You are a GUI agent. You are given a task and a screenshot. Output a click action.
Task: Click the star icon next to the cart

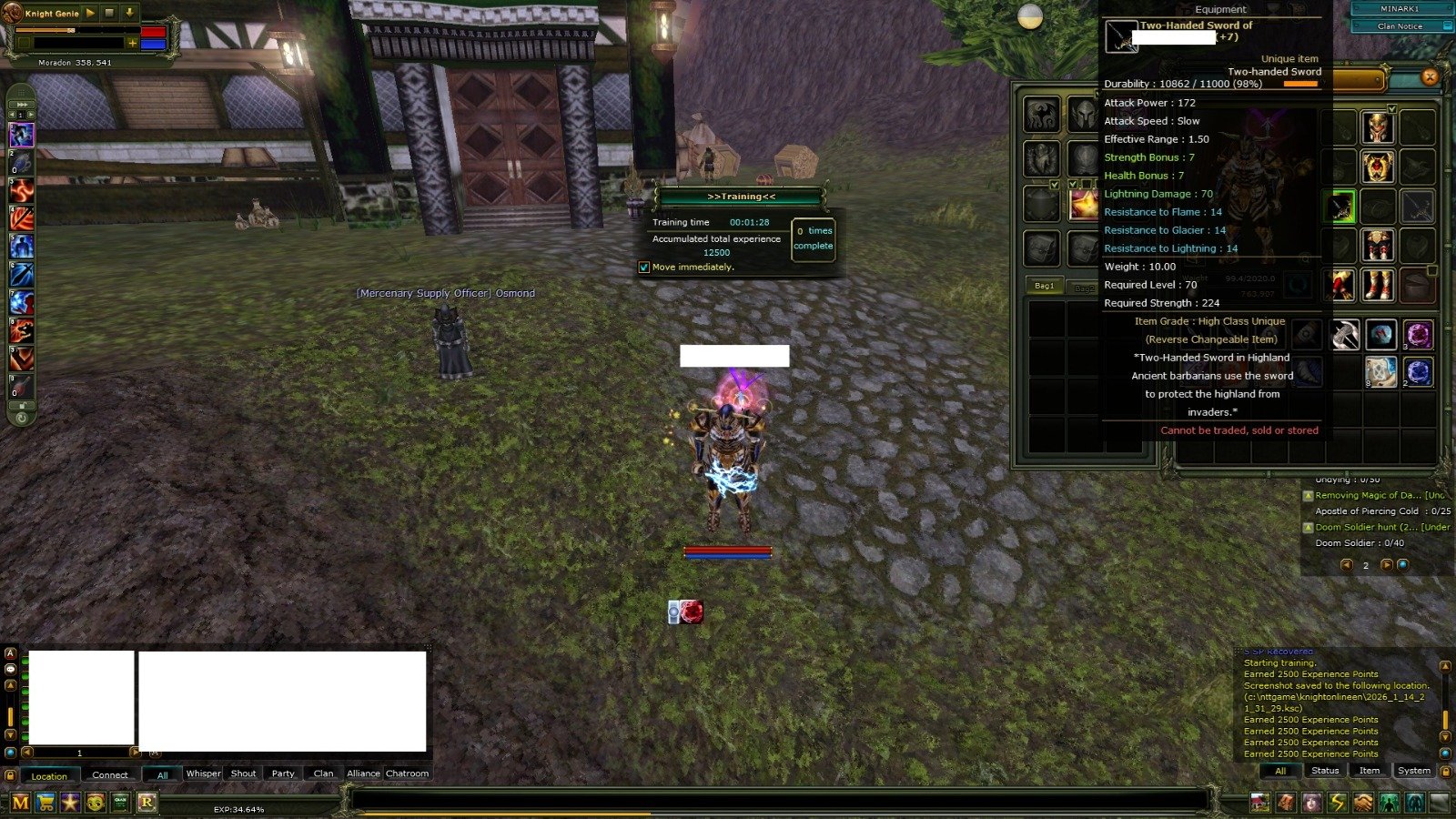tap(70, 803)
